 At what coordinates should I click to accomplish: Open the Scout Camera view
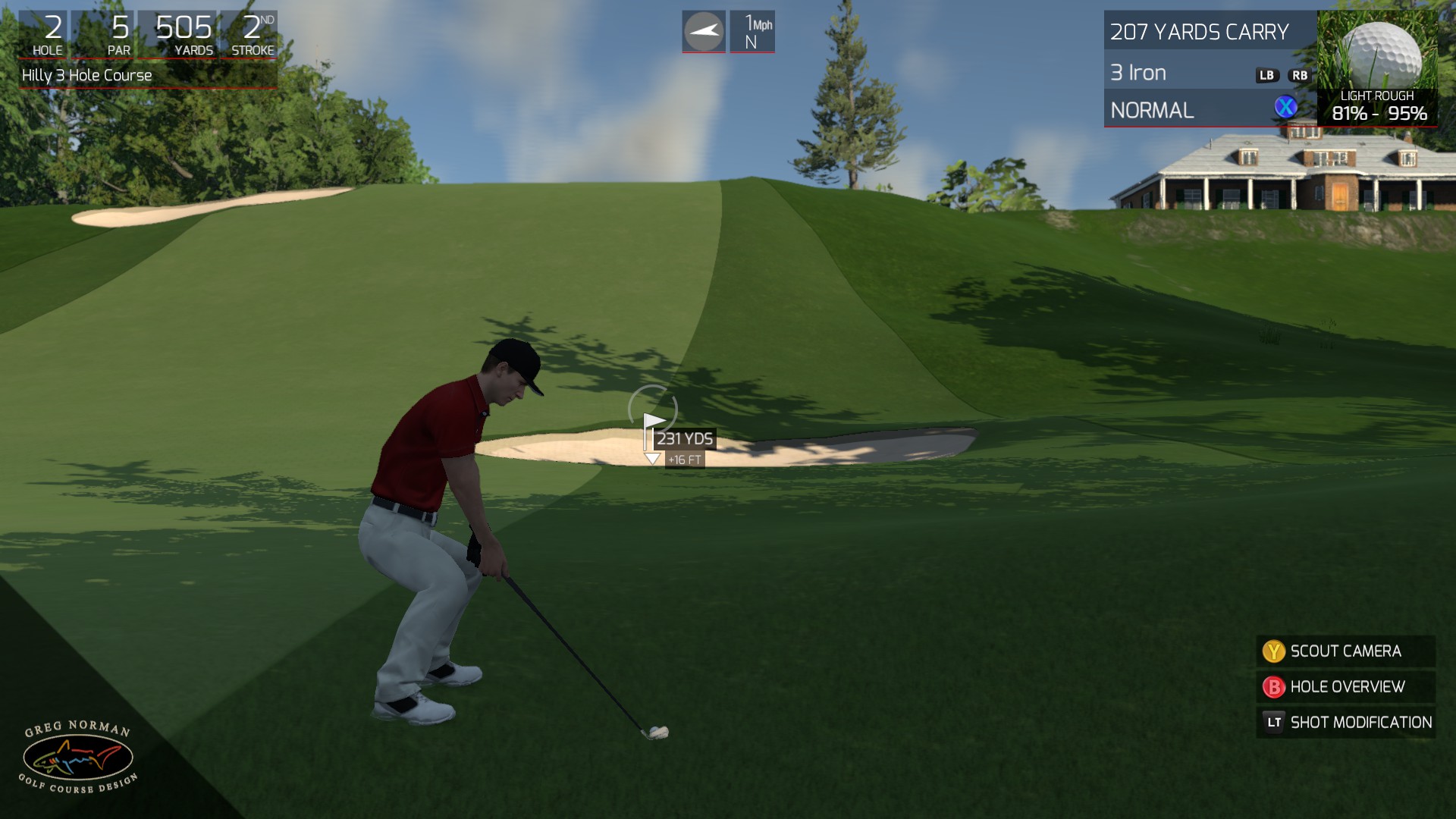pyautogui.click(x=1345, y=651)
